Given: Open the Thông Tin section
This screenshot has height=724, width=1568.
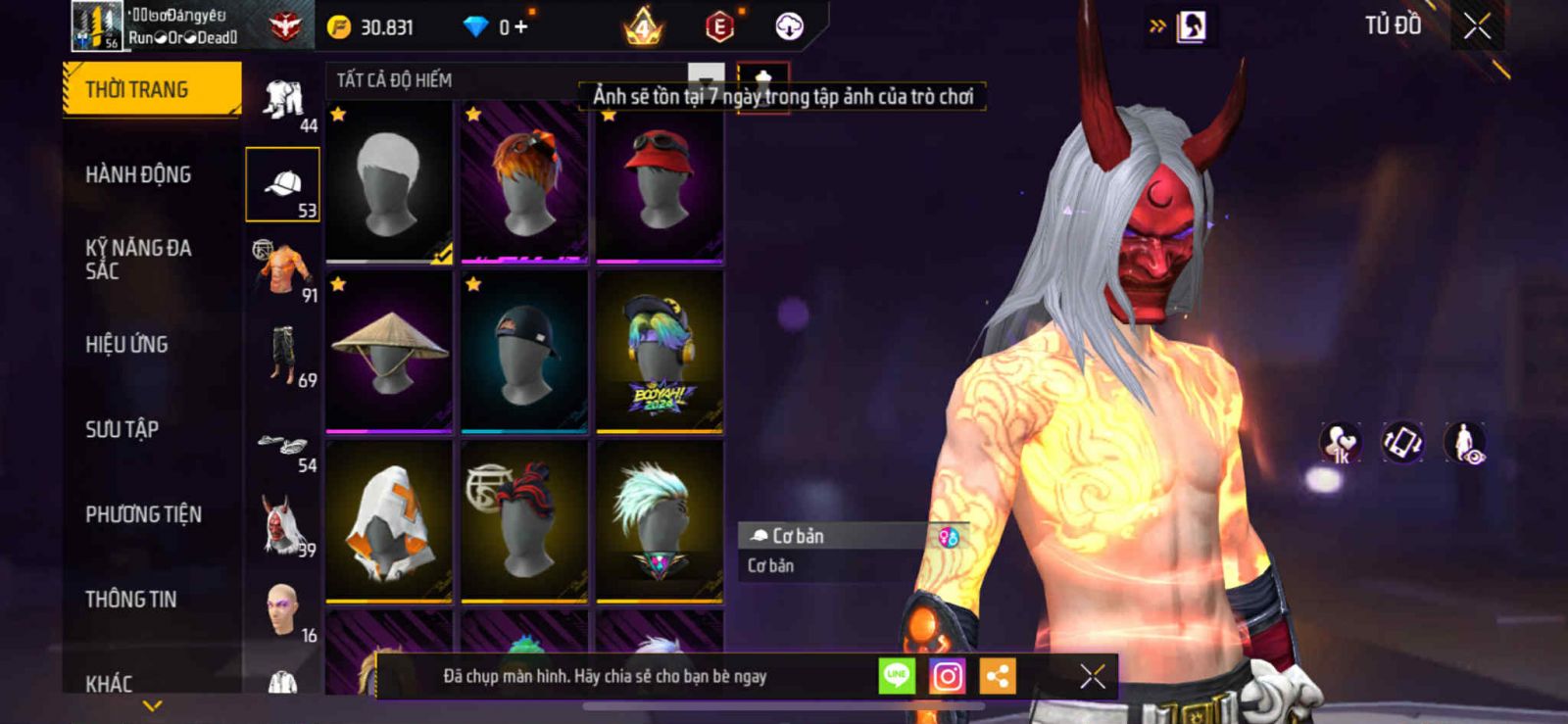Looking at the screenshot, I should 130,600.
